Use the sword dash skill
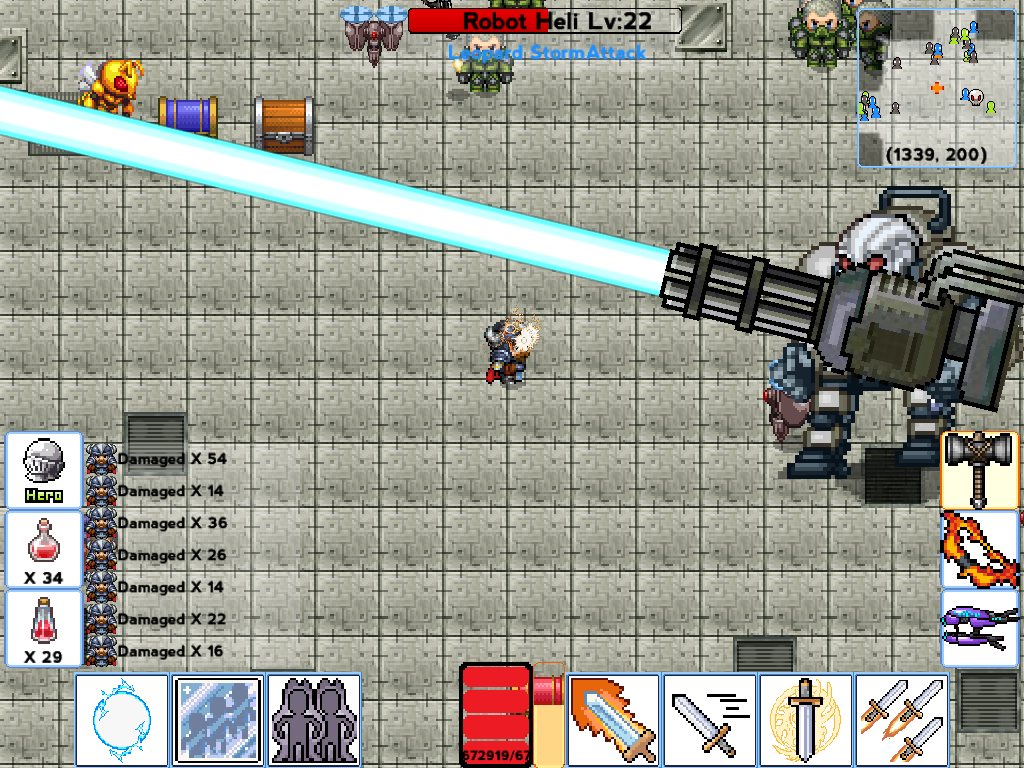Image resolution: width=1024 pixels, height=768 pixels. (709, 719)
